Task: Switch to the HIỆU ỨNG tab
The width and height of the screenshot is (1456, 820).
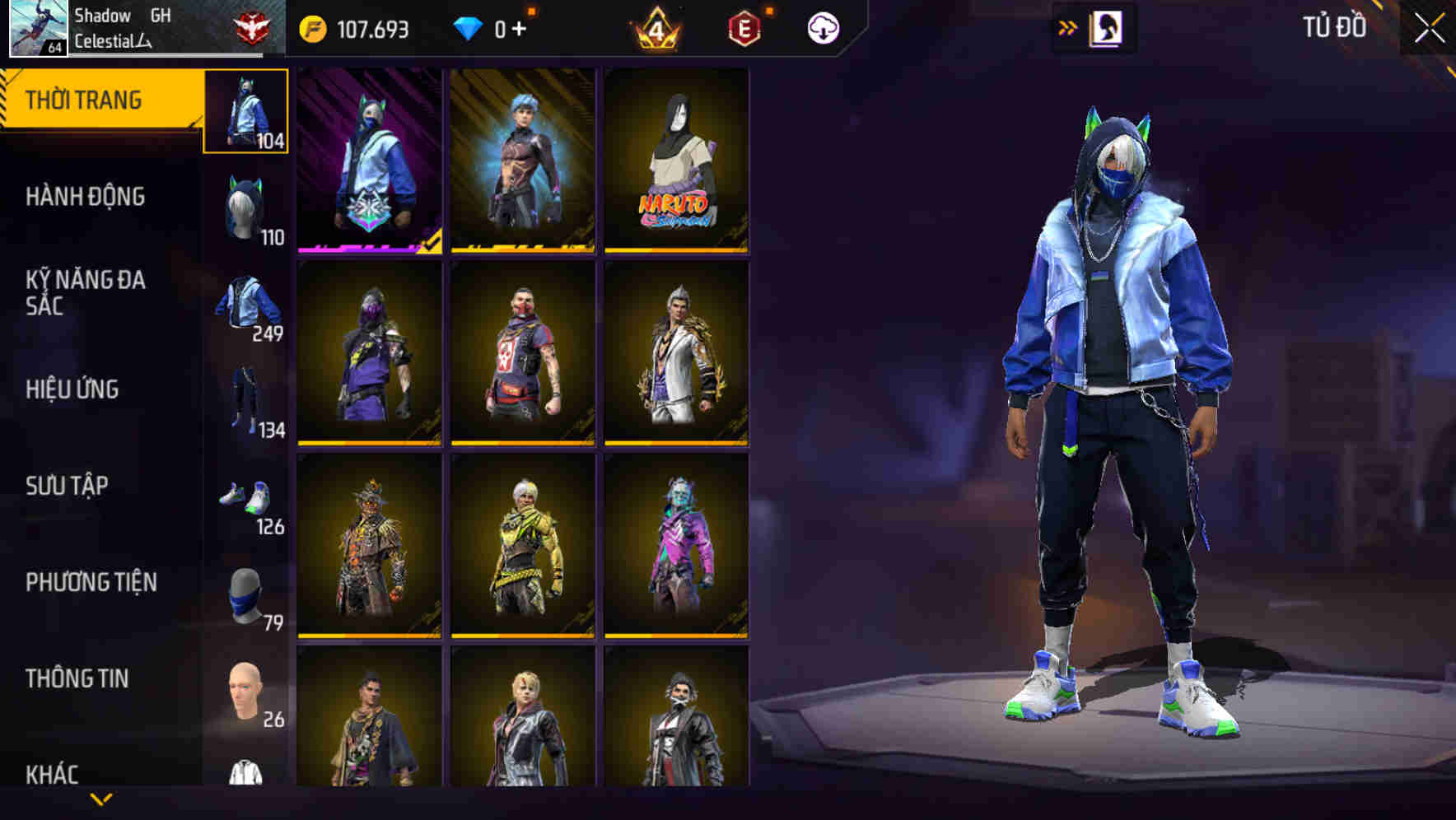Action: point(74,389)
